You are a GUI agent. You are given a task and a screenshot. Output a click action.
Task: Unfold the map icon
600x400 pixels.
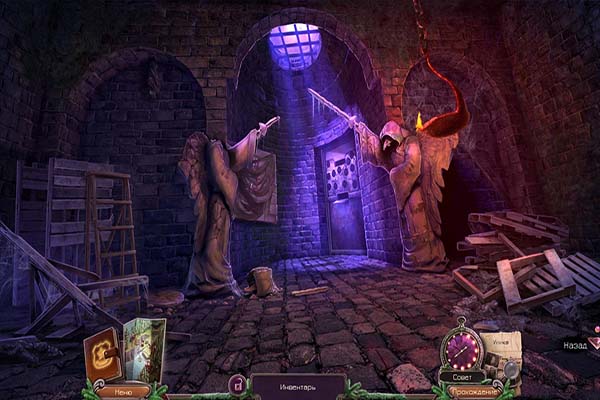[x=145, y=350]
